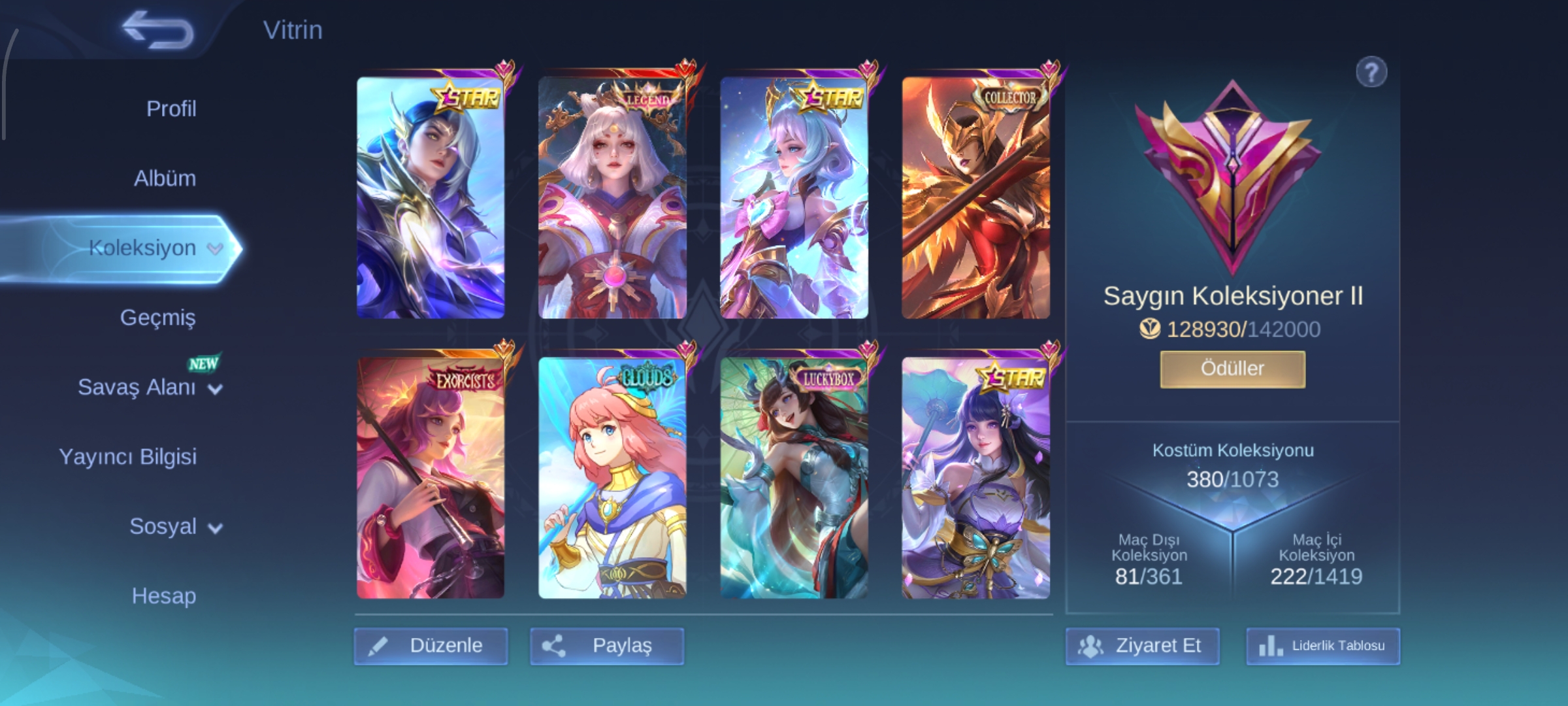This screenshot has height=706, width=1568.
Task: Open the Luckybox skin card
Action: [794, 479]
